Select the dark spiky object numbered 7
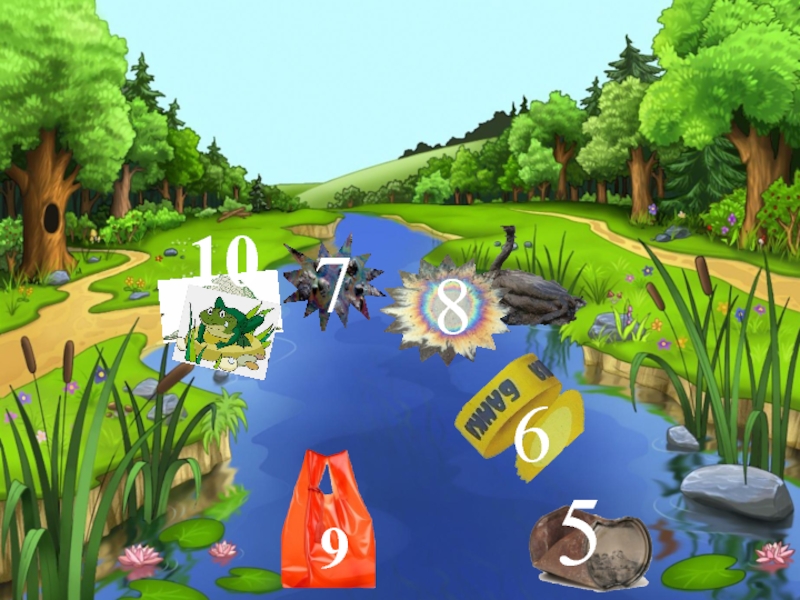800x600 pixels. [x=330, y=283]
